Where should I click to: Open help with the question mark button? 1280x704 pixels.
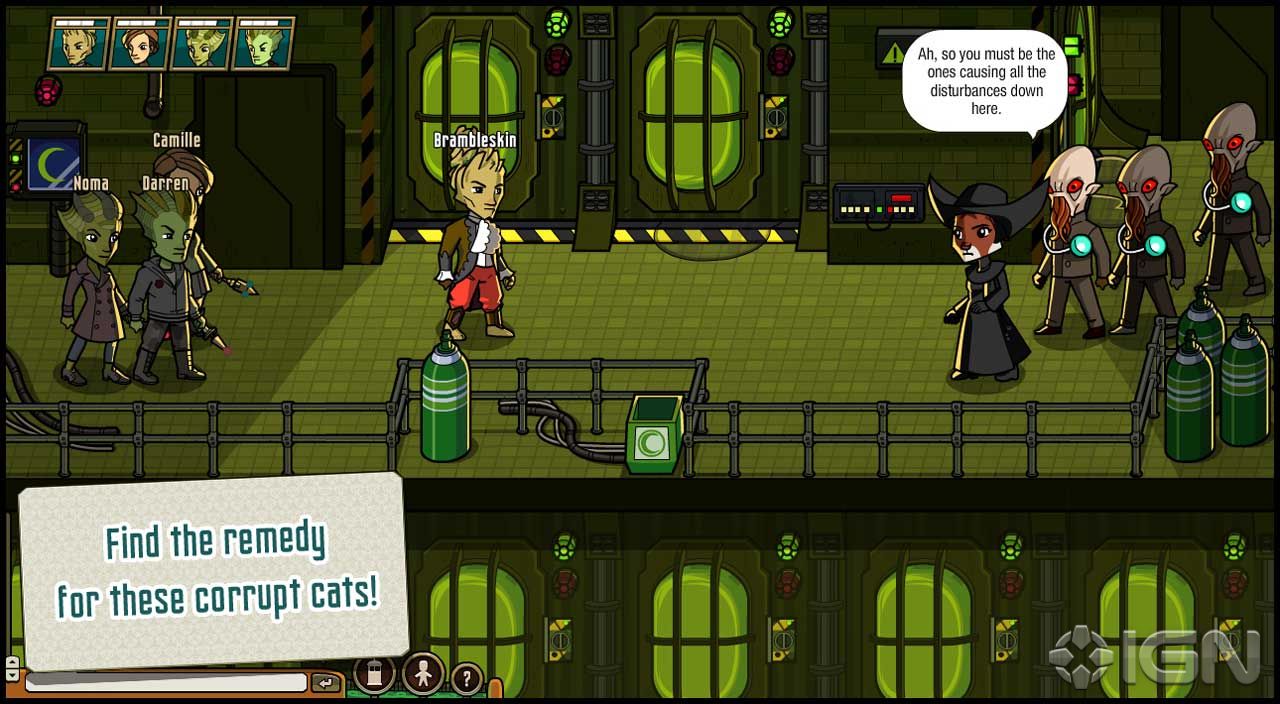(x=466, y=680)
